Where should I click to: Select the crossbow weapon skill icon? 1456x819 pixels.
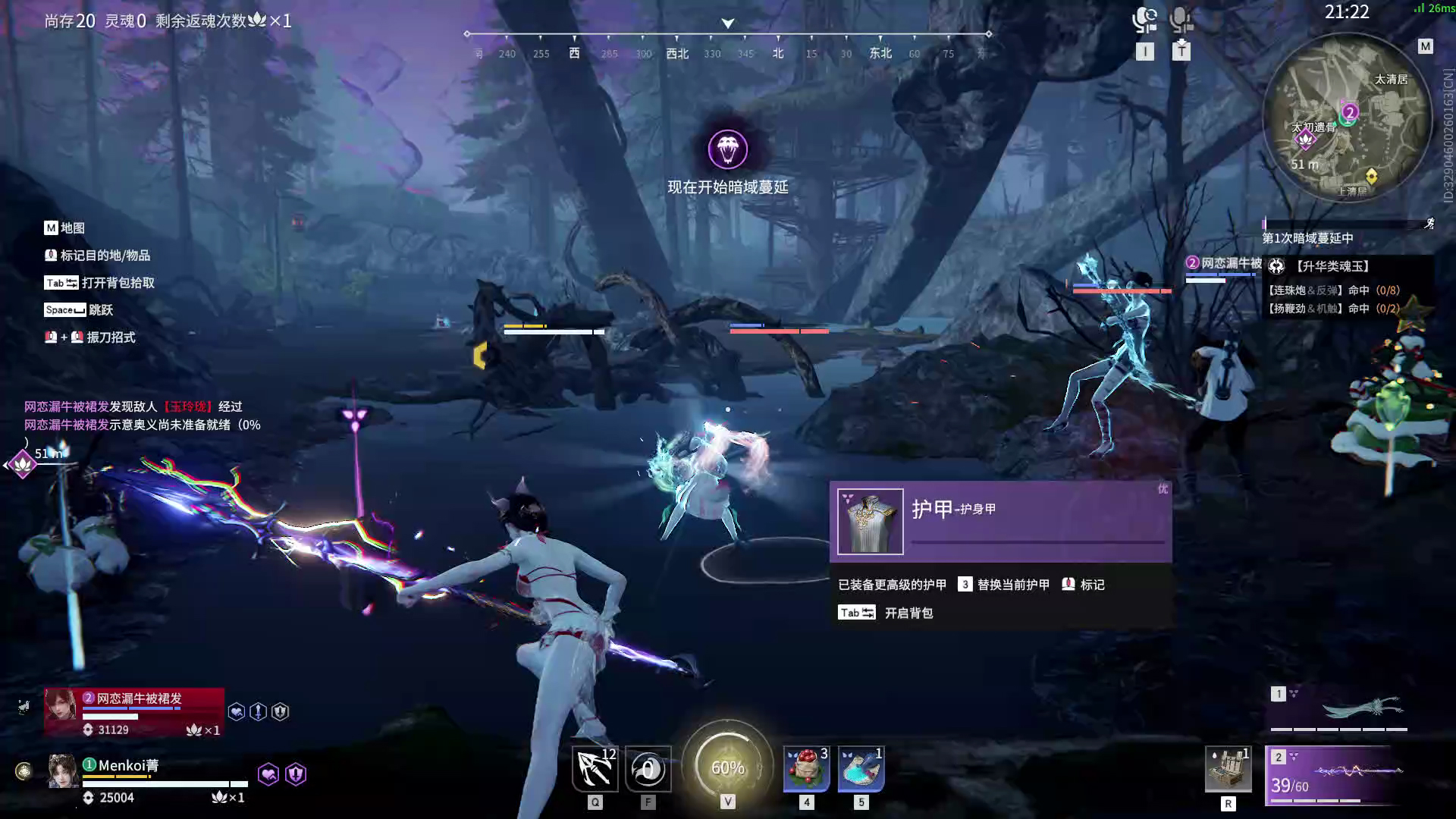point(595,768)
